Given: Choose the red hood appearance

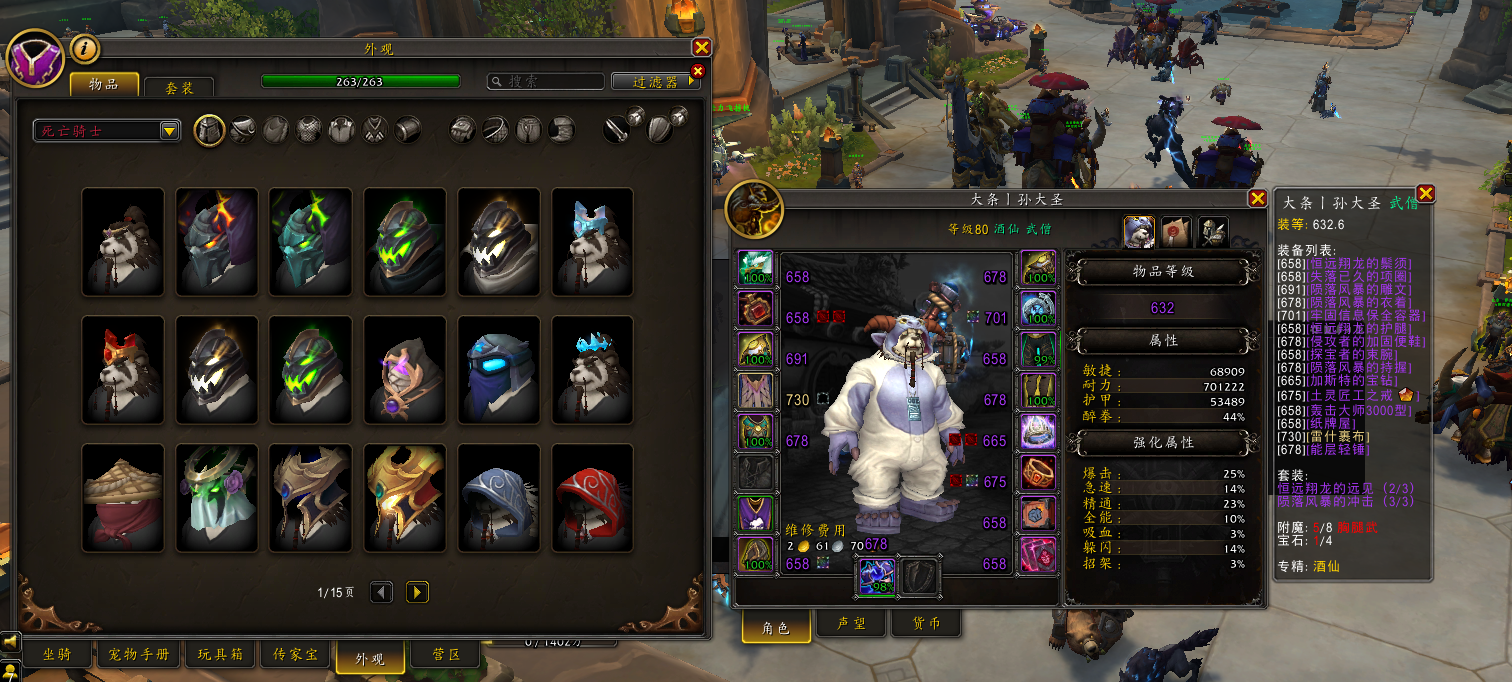Looking at the screenshot, I should [x=592, y=497].
